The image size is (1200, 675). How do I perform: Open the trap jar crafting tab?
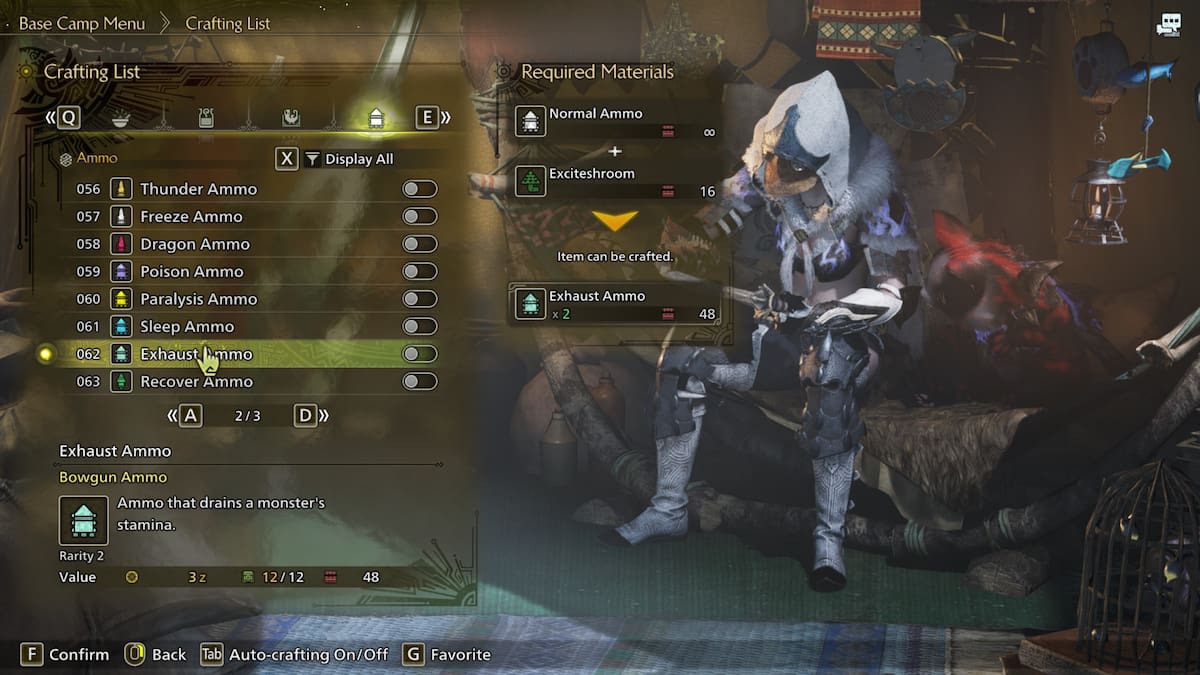206,118
